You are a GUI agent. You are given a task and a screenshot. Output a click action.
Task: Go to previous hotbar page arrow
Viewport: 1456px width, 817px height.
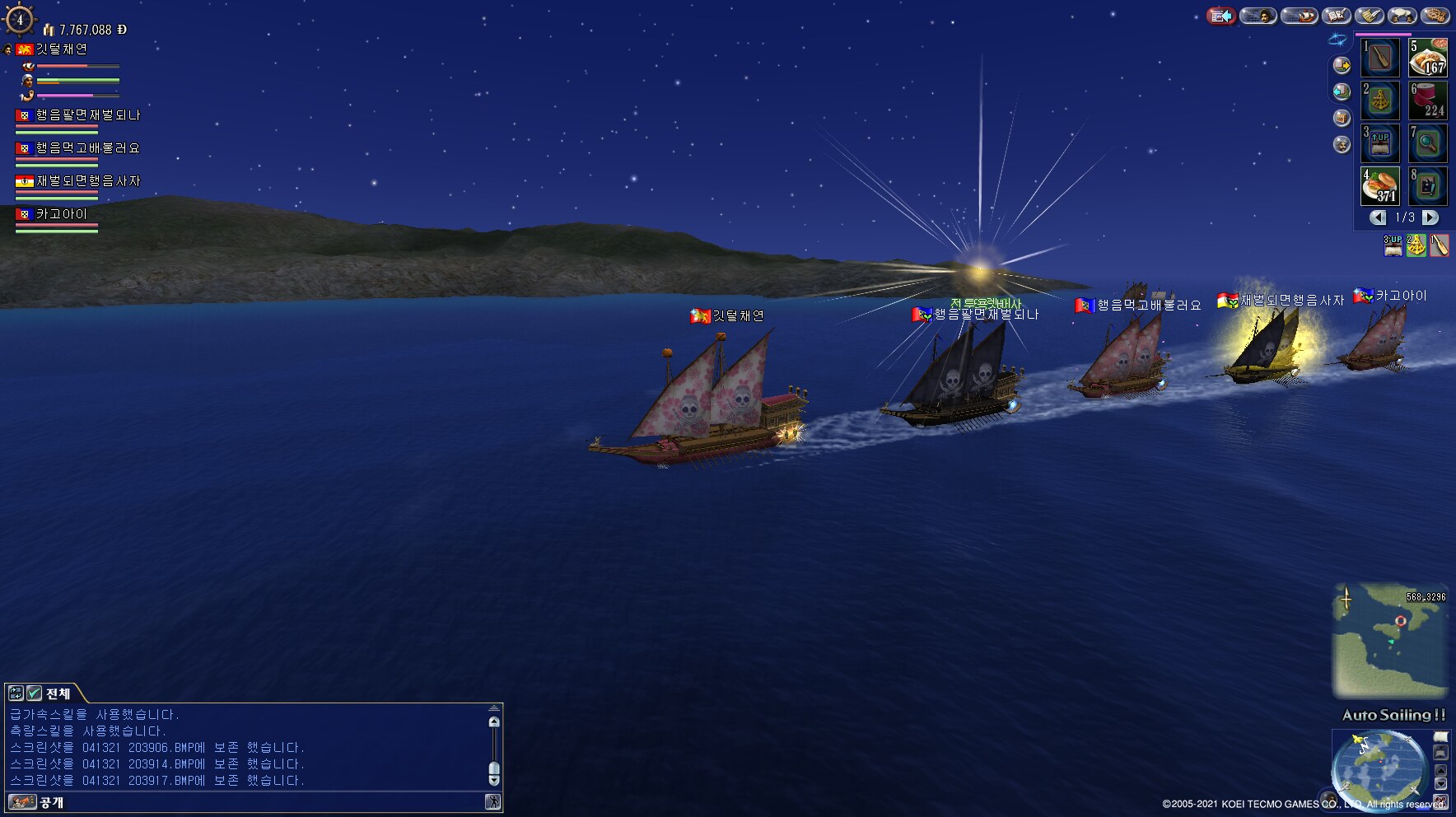[x=1378, y=217]
